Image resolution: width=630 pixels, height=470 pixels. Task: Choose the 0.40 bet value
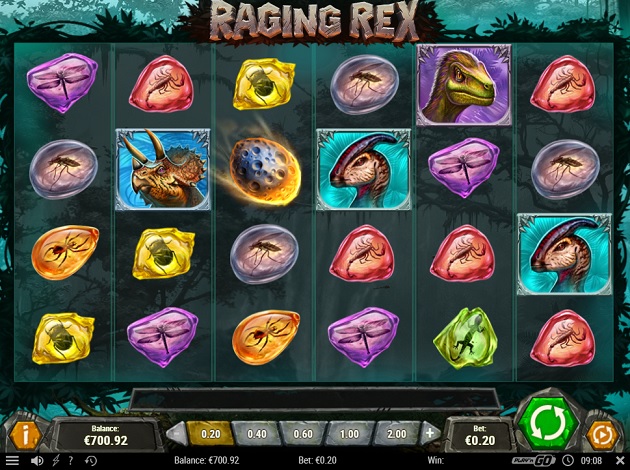(x=256, y=434)
